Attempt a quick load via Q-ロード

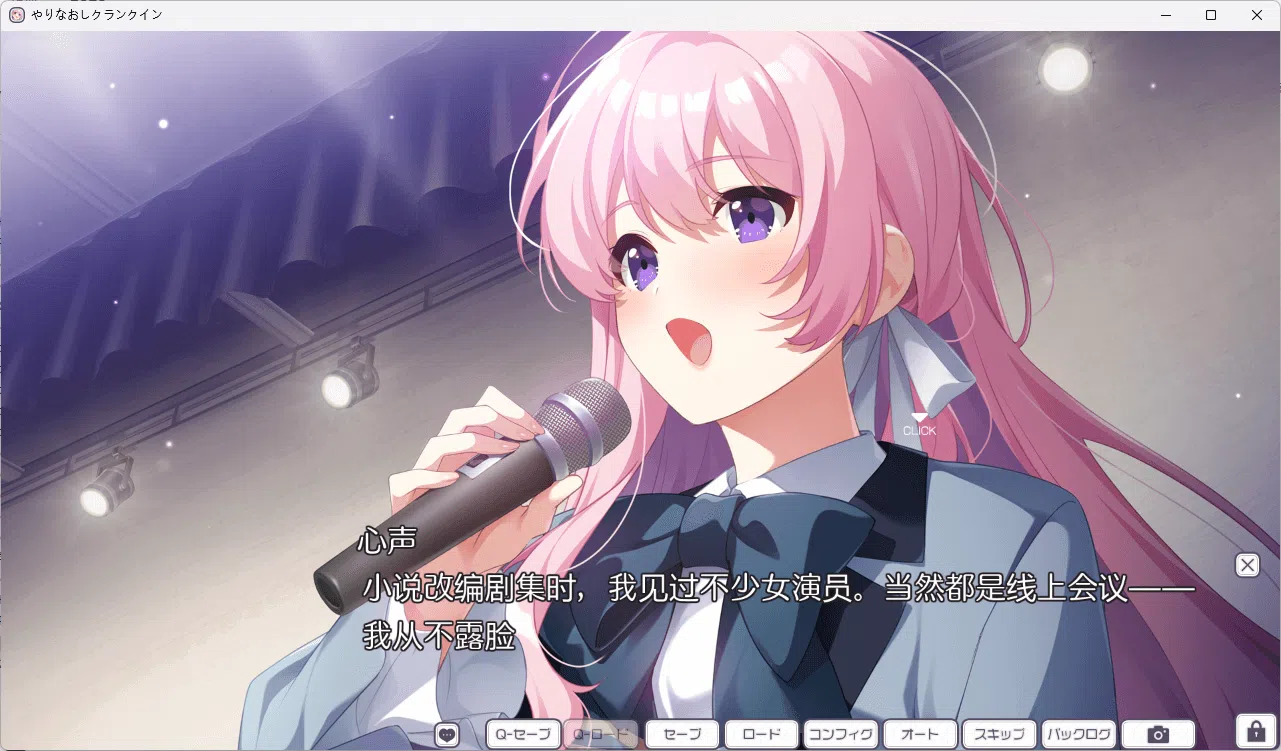click(x=601, y=733)
